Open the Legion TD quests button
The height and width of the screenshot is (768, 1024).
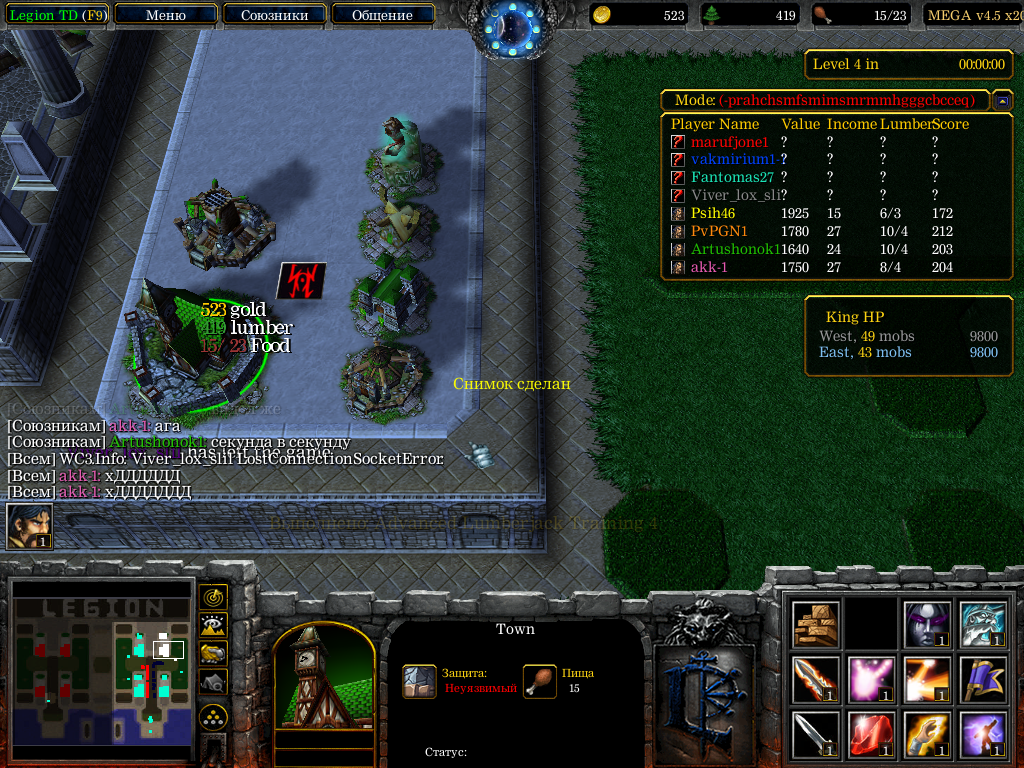[x=57, y=15]
